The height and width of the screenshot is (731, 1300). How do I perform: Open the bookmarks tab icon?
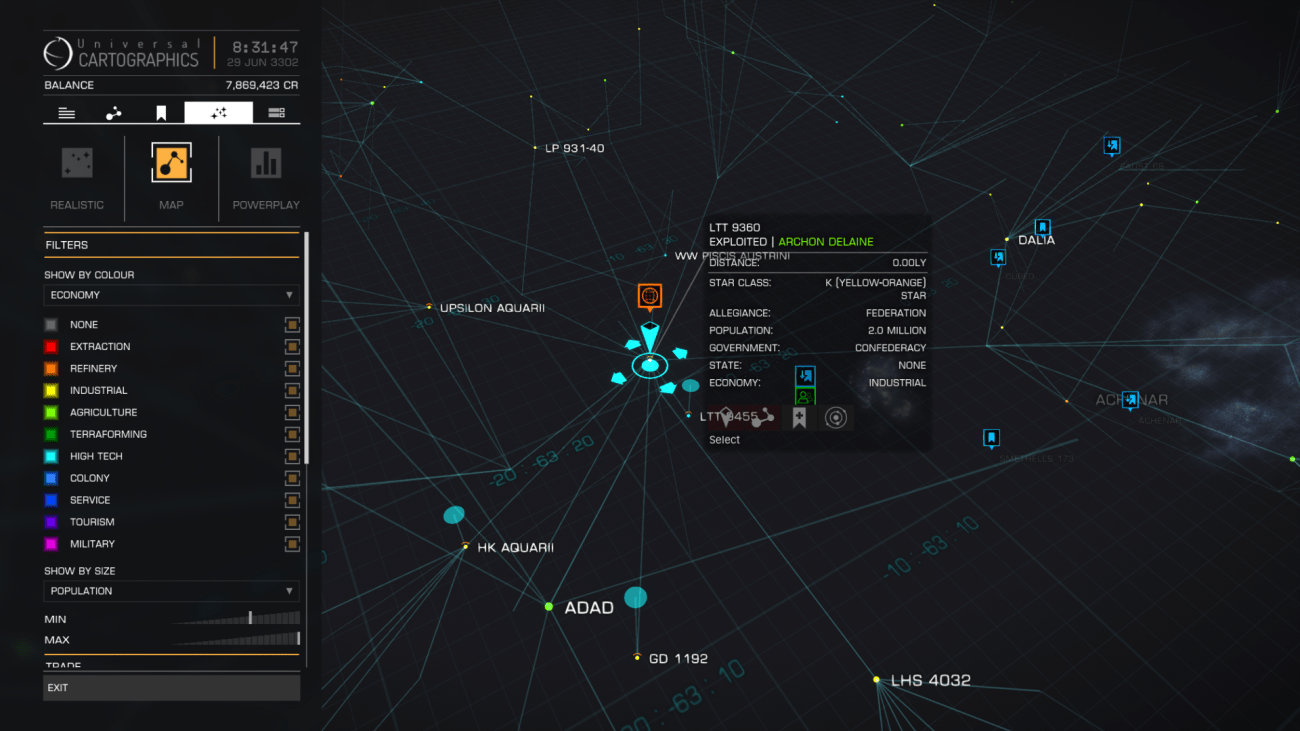coord(160,112)
